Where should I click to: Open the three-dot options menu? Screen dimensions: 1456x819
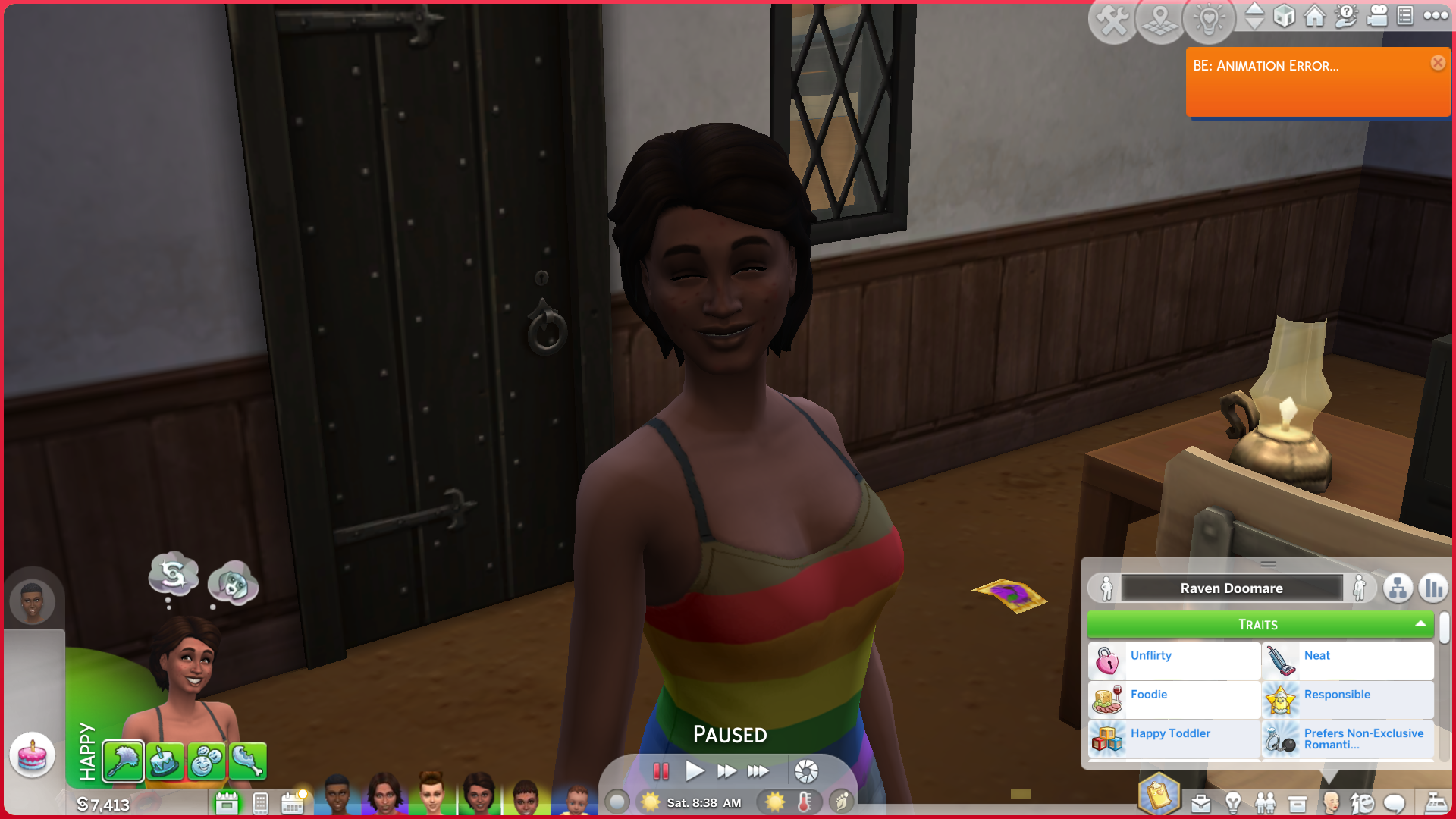pos(1436,16)
